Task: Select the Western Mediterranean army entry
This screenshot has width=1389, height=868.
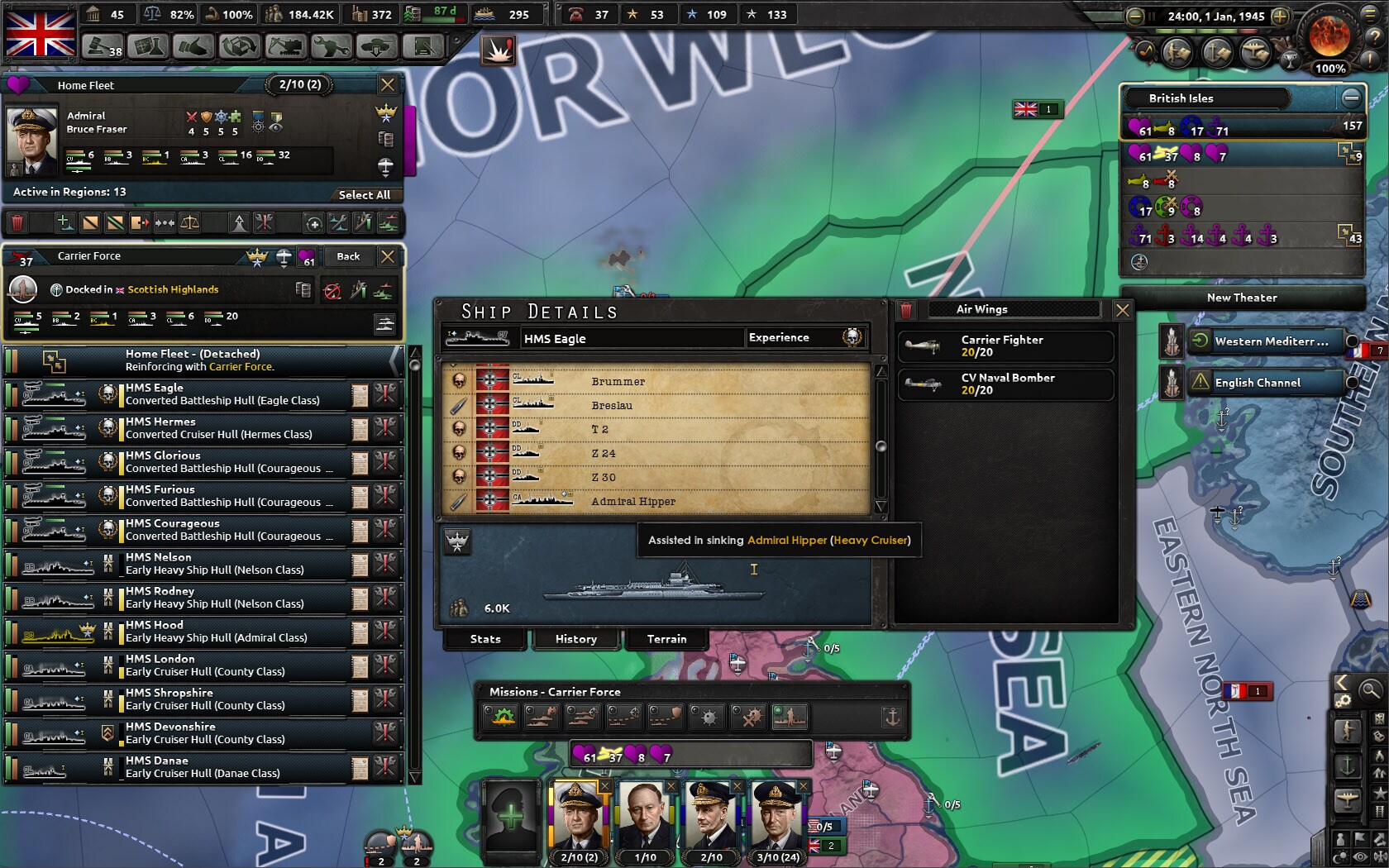Action: point(1269,341)
